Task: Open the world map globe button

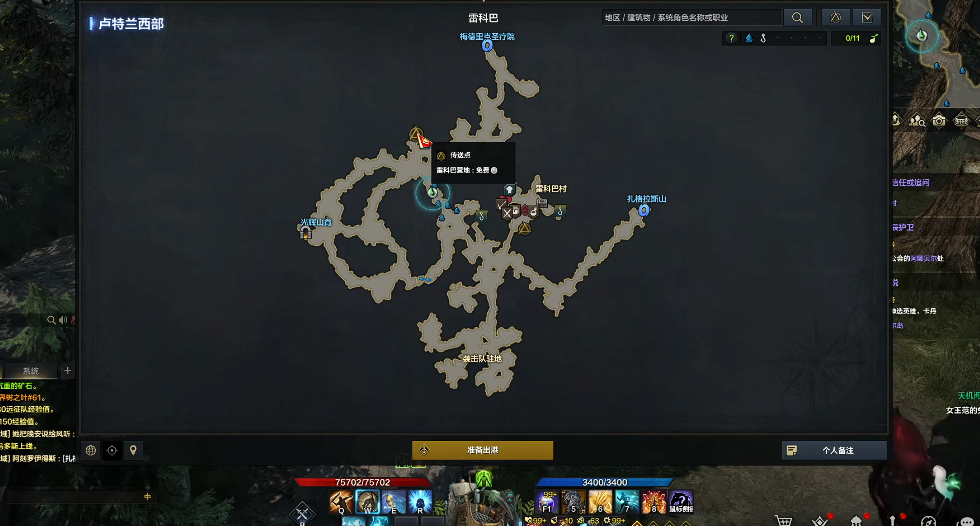Action: point(90,450)
